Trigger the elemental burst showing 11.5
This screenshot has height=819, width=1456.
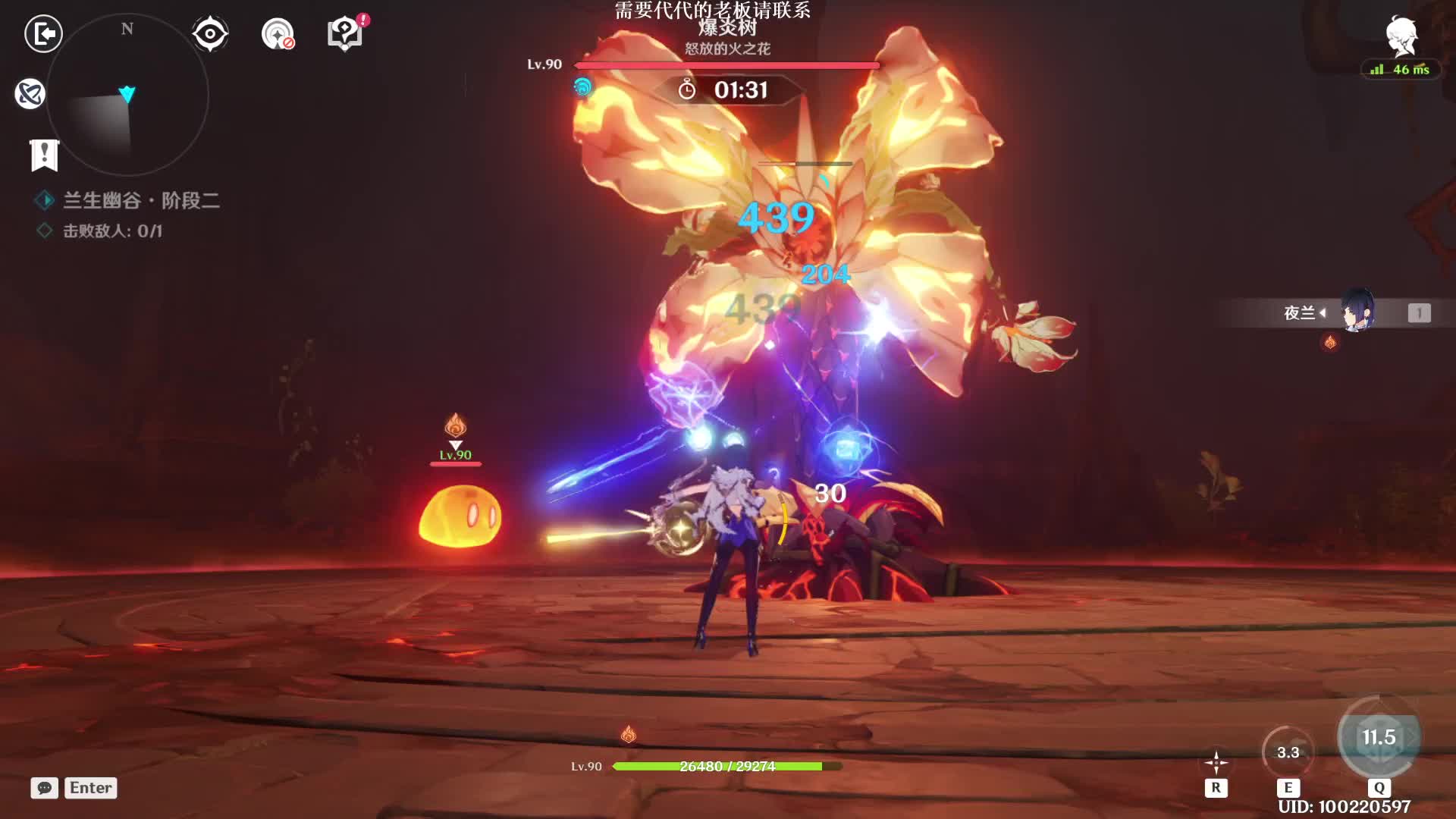(x=1378, y=737)
